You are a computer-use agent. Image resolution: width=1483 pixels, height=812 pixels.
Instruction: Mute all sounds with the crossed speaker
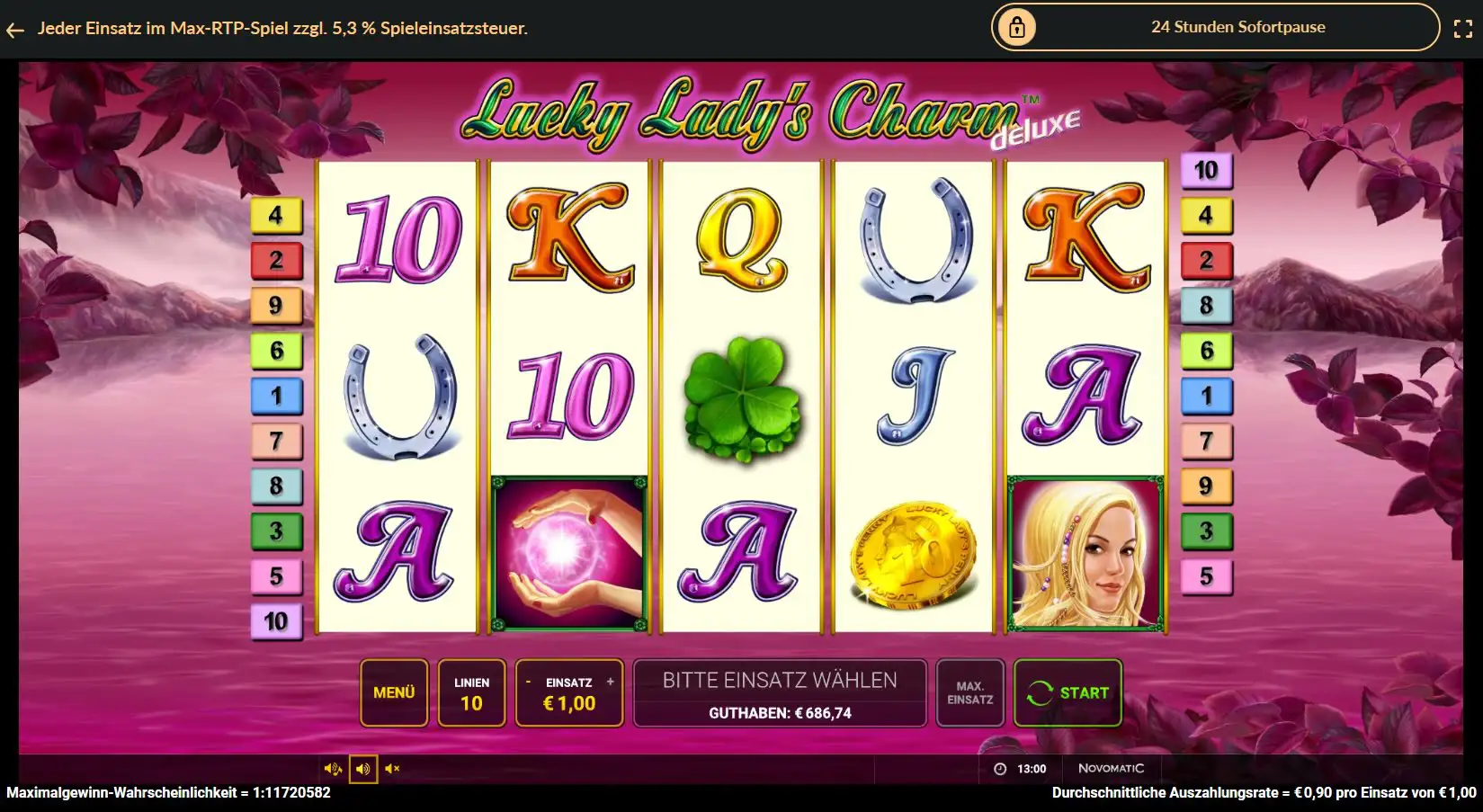tap(390, 768)
